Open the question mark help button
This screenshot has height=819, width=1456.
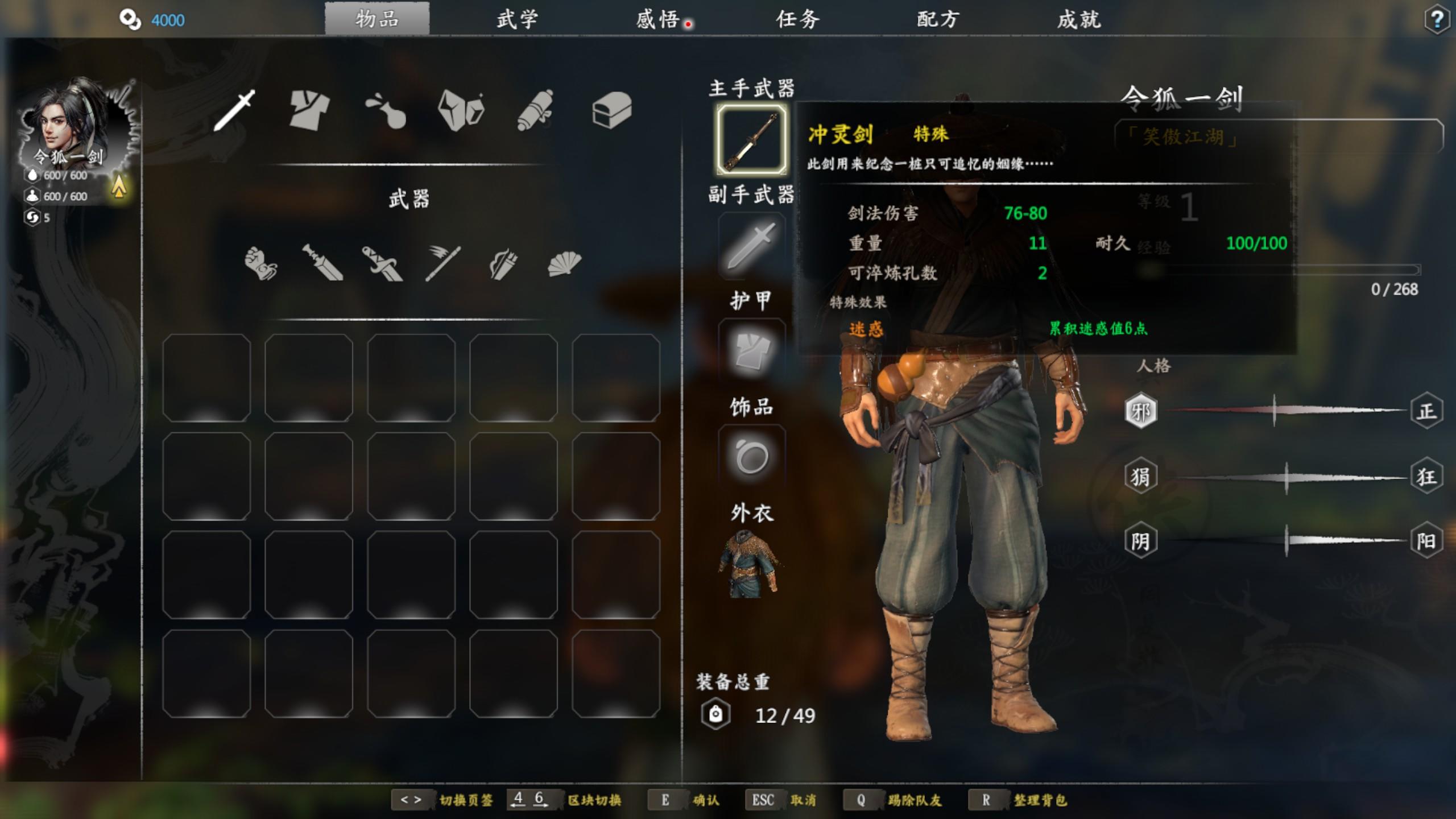pos(1437,20)
